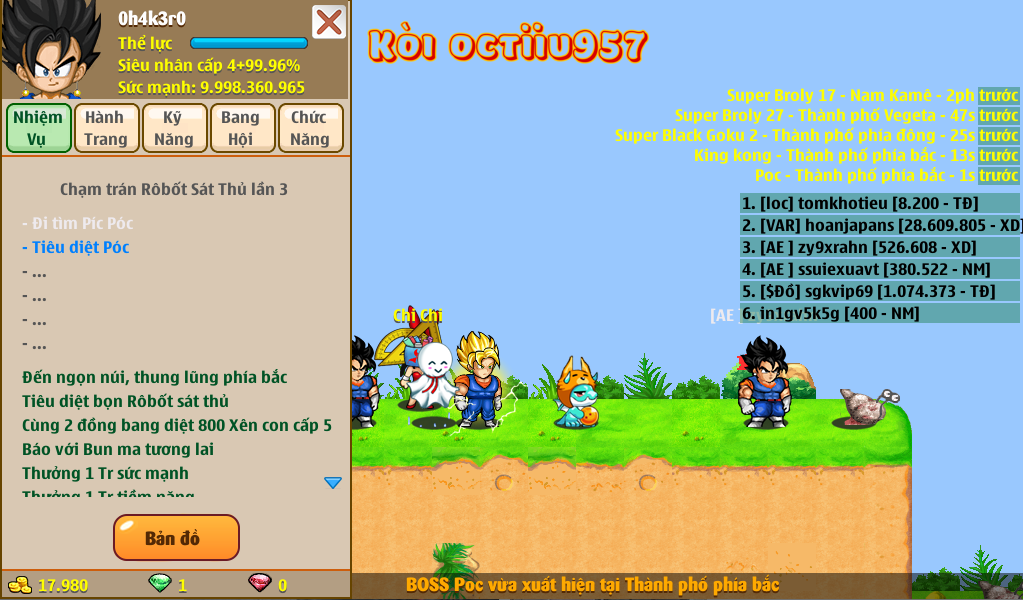Switch to the Chức Năng tab
This screenshot has width=1023, height=600.
click(310, 128)
